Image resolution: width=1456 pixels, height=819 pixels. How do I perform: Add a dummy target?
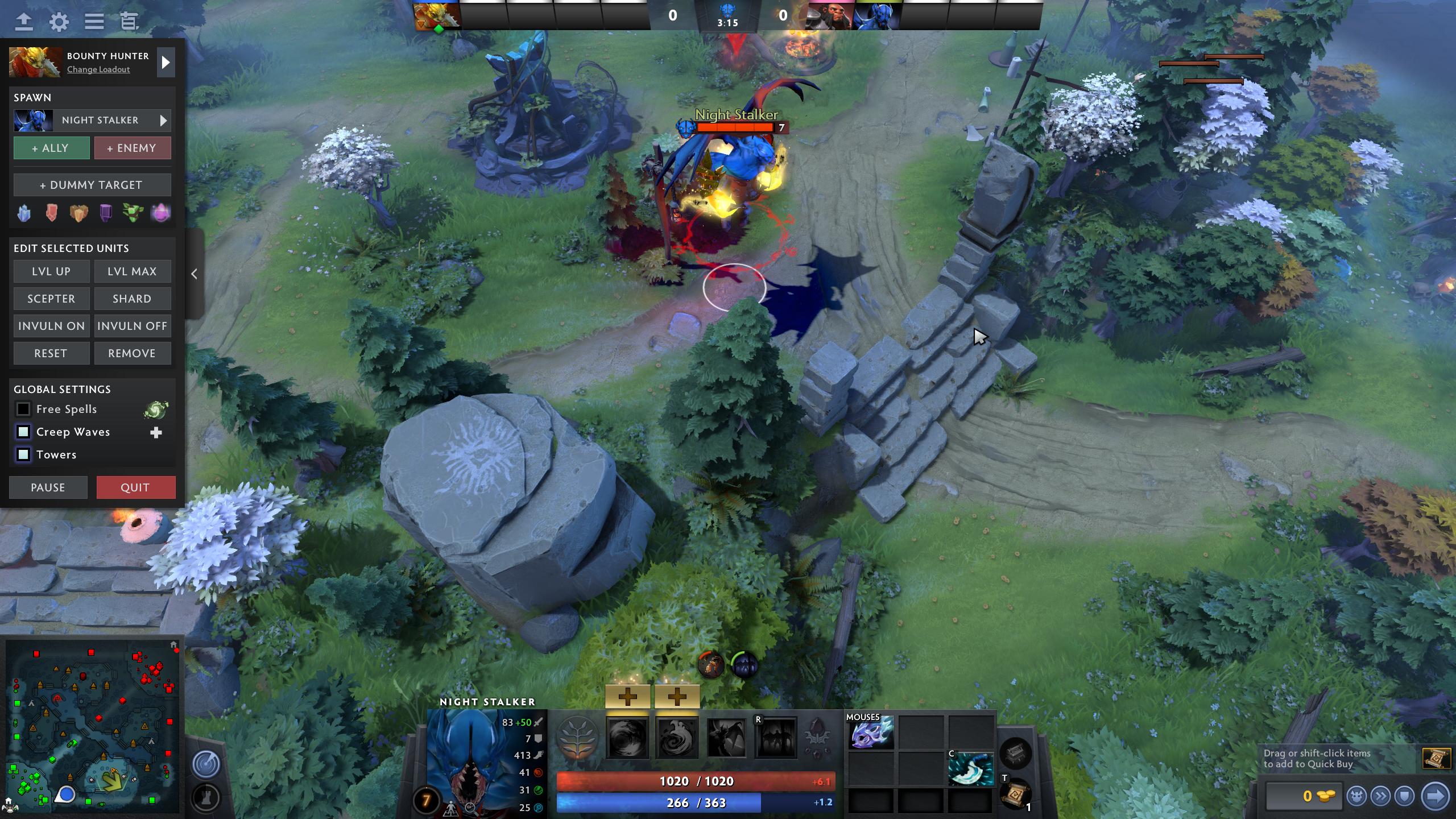click(92, 185)
